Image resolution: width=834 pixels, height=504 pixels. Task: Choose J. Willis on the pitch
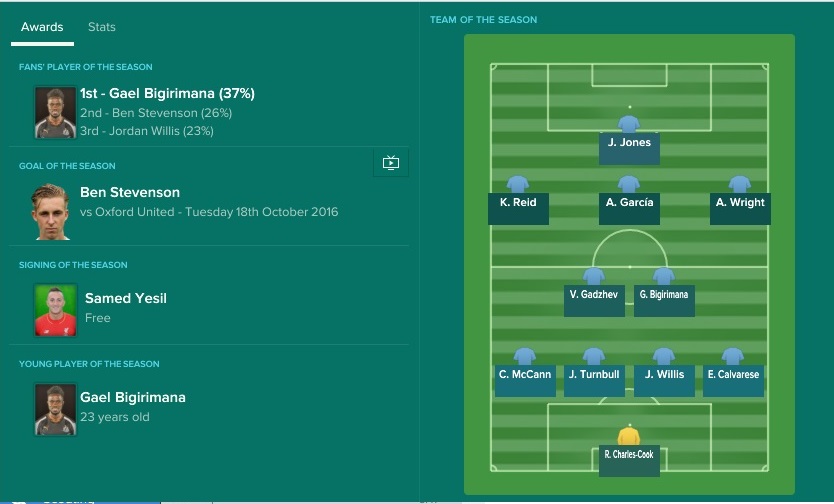click(x=664, y=375)
